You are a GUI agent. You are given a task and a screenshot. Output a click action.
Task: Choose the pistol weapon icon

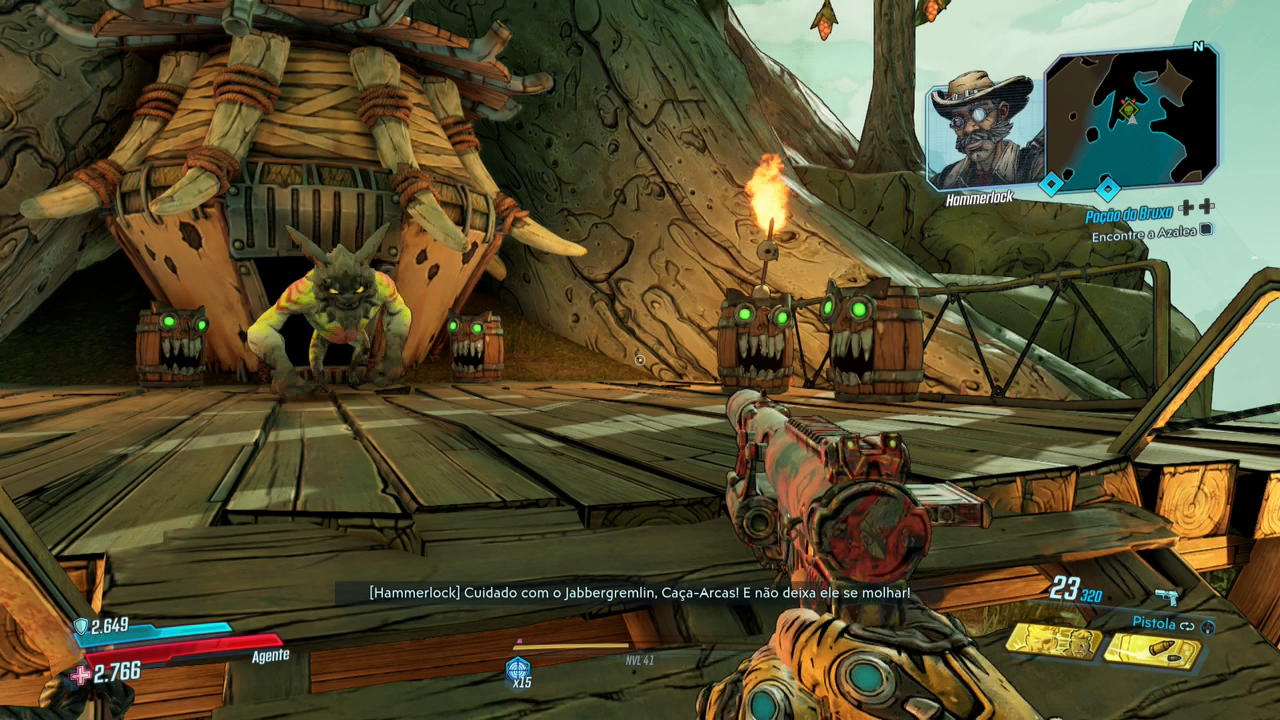[x=1166, y=597]
